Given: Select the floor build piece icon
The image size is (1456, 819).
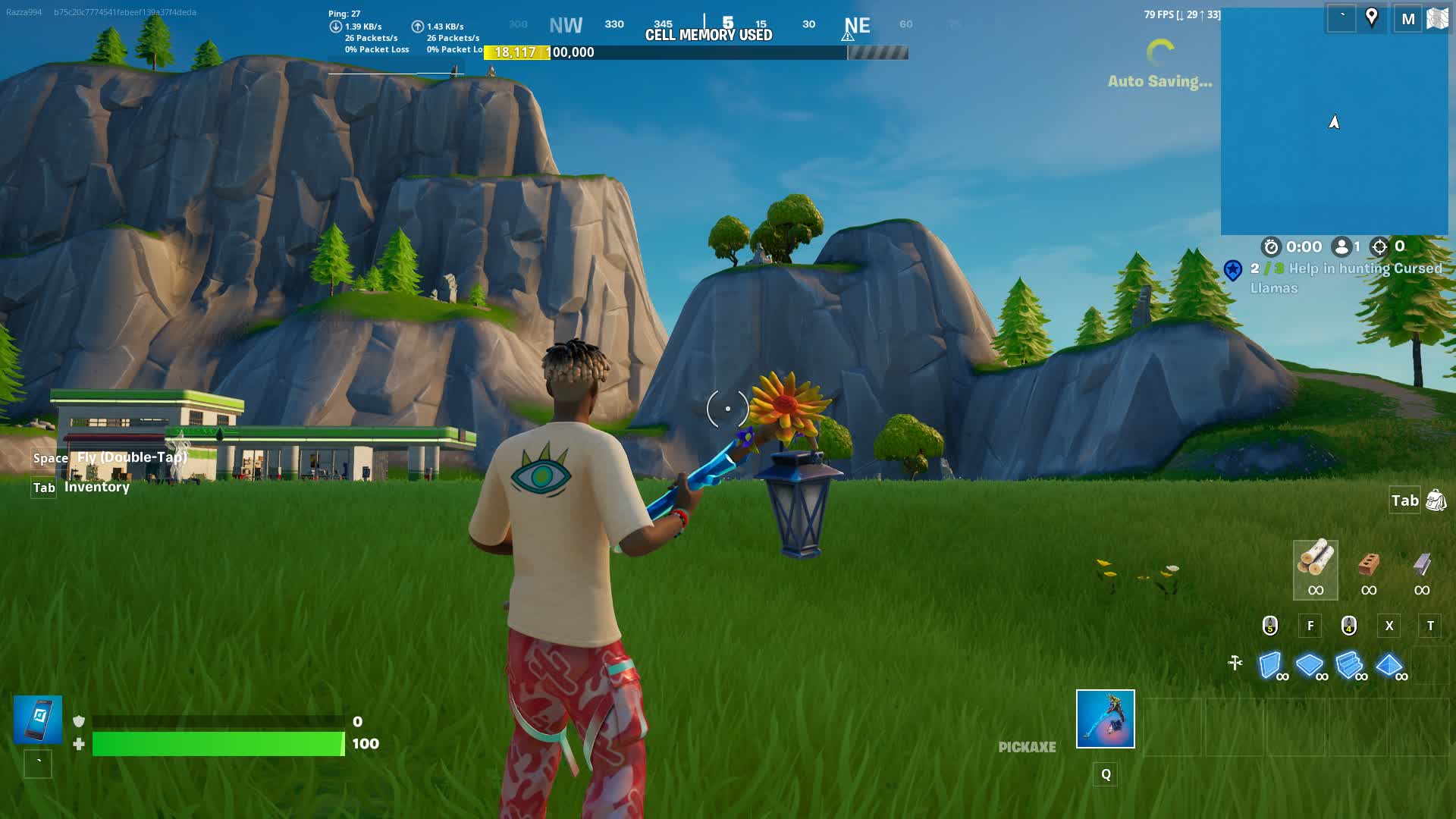Looking at the screenshot, I should point(1311,663).
